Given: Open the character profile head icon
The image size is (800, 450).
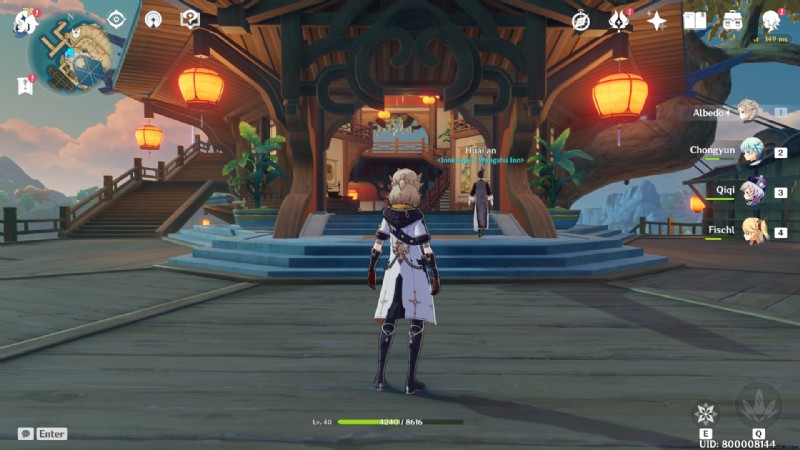Looking at the screenshot, I should point(771,21).
